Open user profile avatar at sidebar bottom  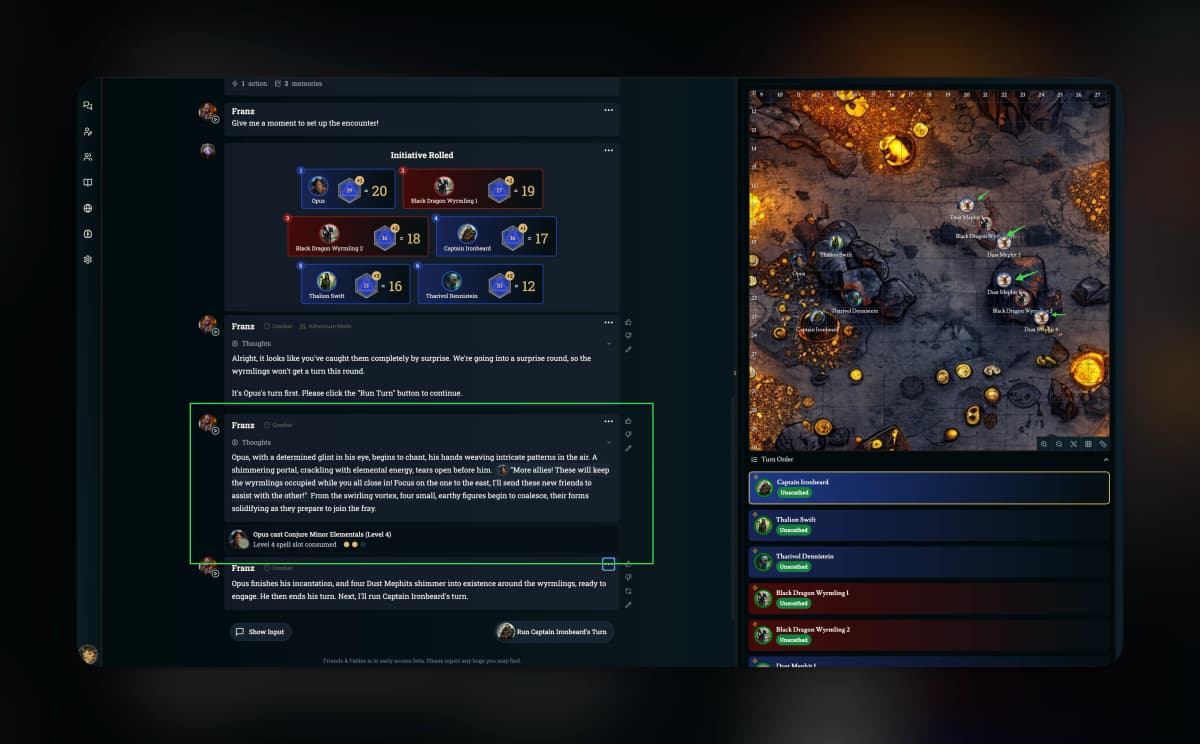tap(88, 654)
